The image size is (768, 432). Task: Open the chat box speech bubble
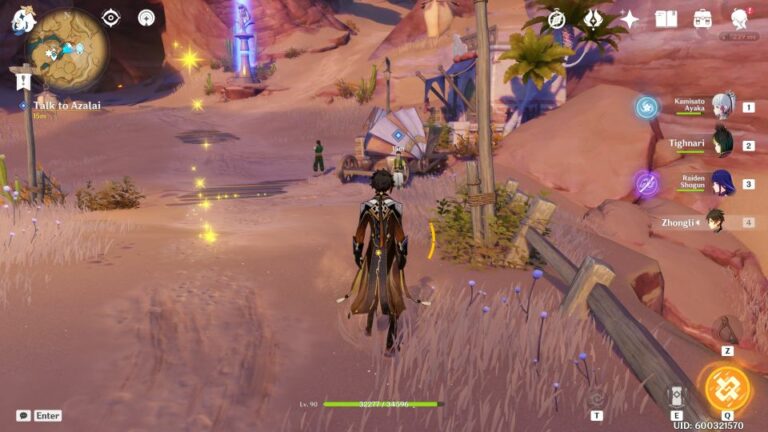pyautogui.click(x=23, y=415)
